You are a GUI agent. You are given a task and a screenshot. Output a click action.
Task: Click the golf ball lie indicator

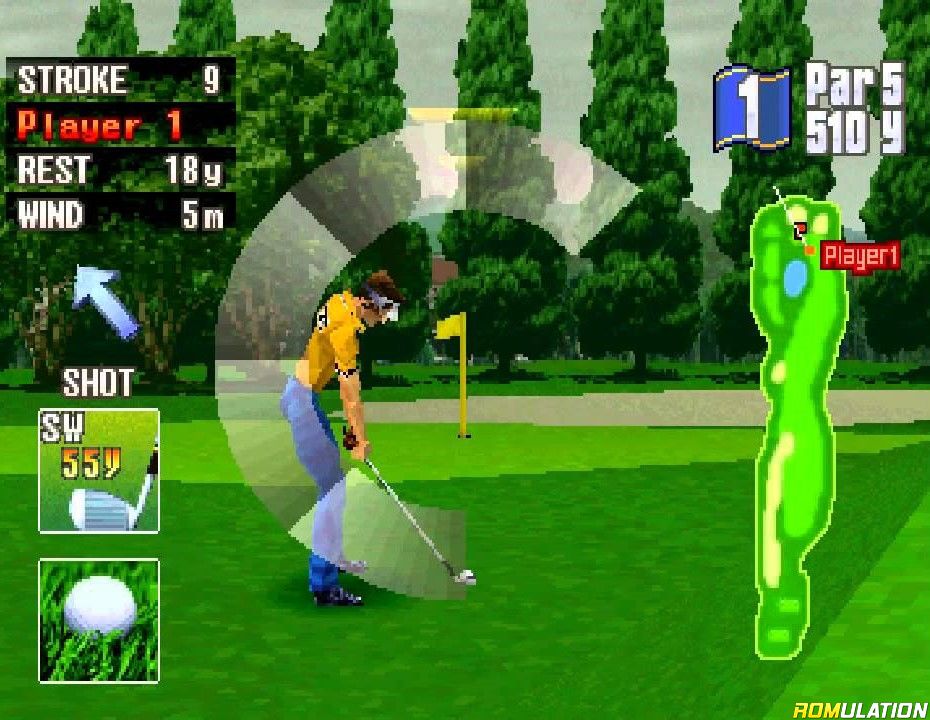click(x=99, y=620)
